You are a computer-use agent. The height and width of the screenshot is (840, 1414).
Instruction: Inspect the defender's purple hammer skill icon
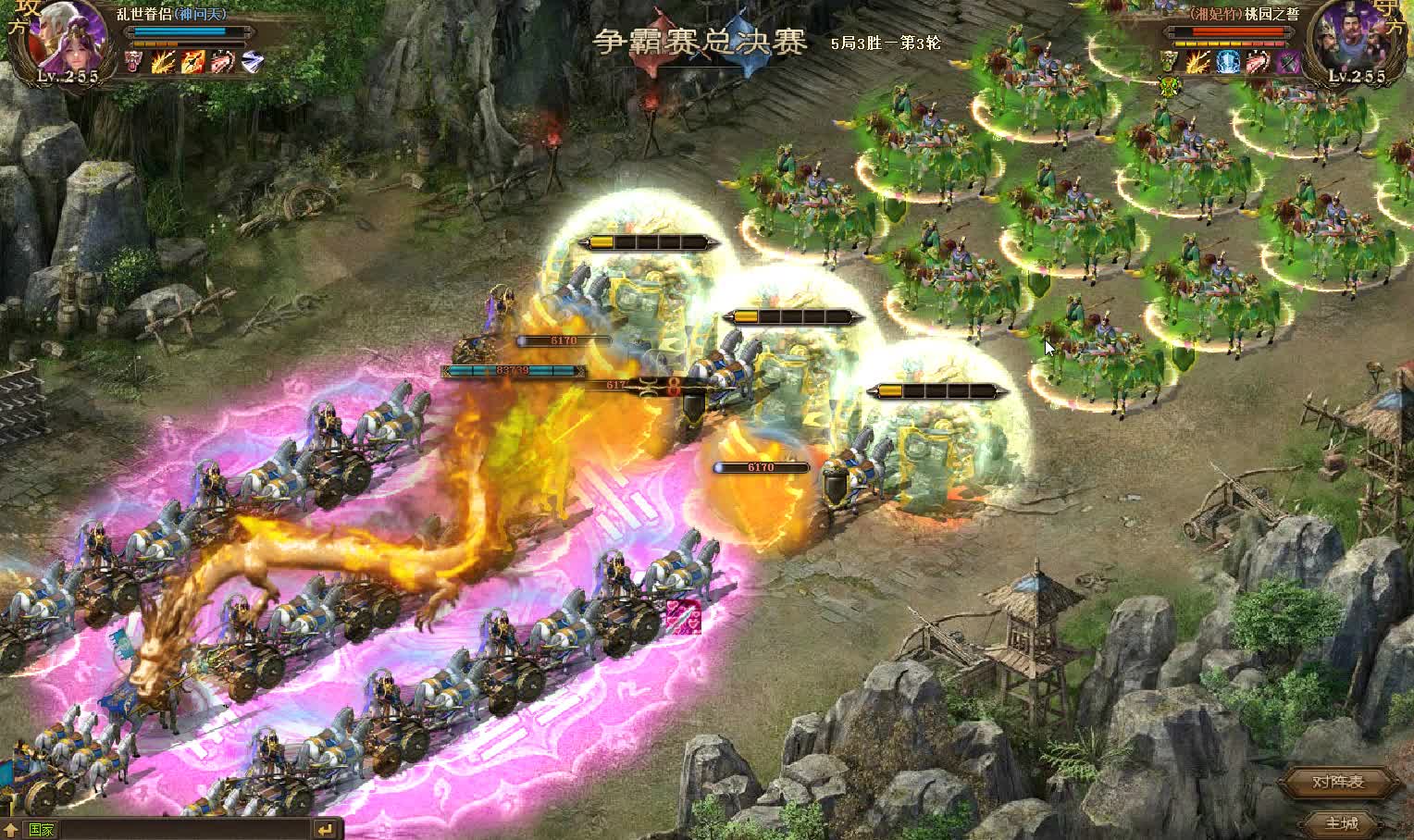click(x=1287, y=62)
